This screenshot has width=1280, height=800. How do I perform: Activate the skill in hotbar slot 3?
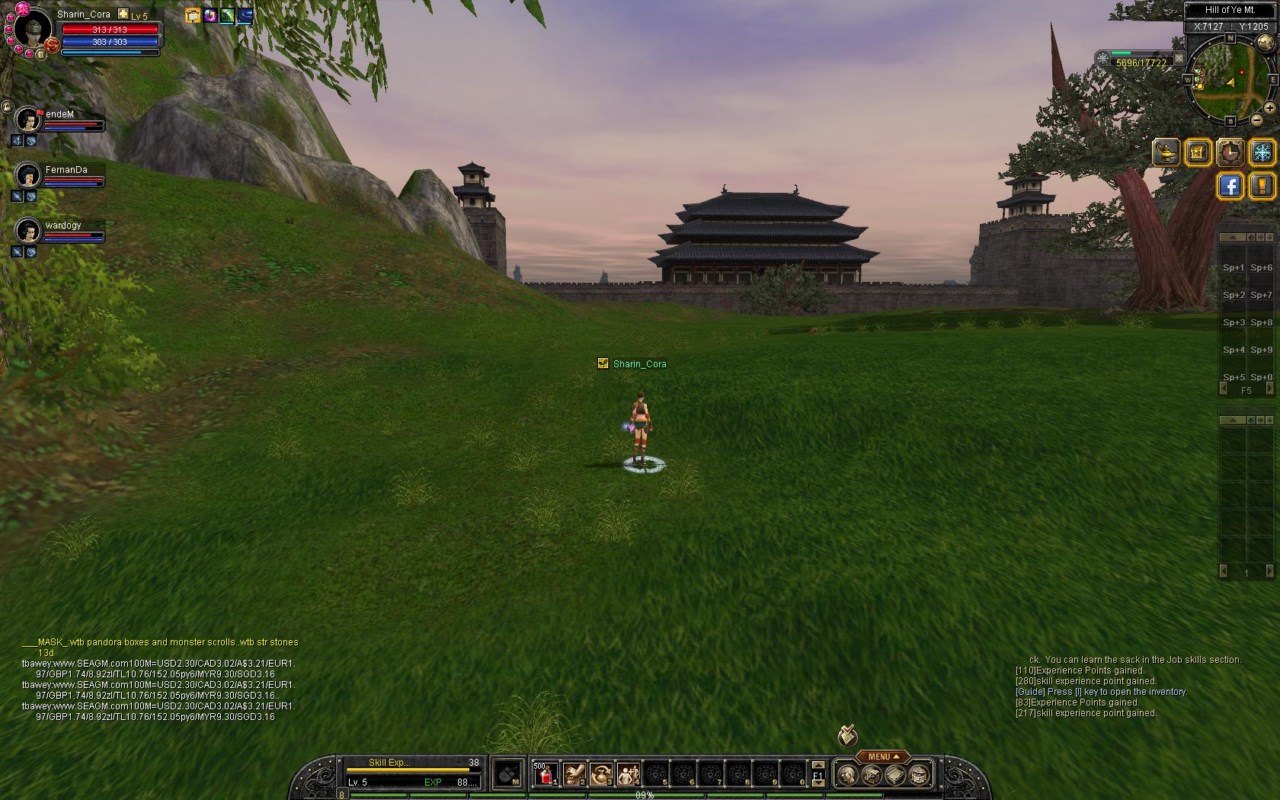click(x=601, y=773)
